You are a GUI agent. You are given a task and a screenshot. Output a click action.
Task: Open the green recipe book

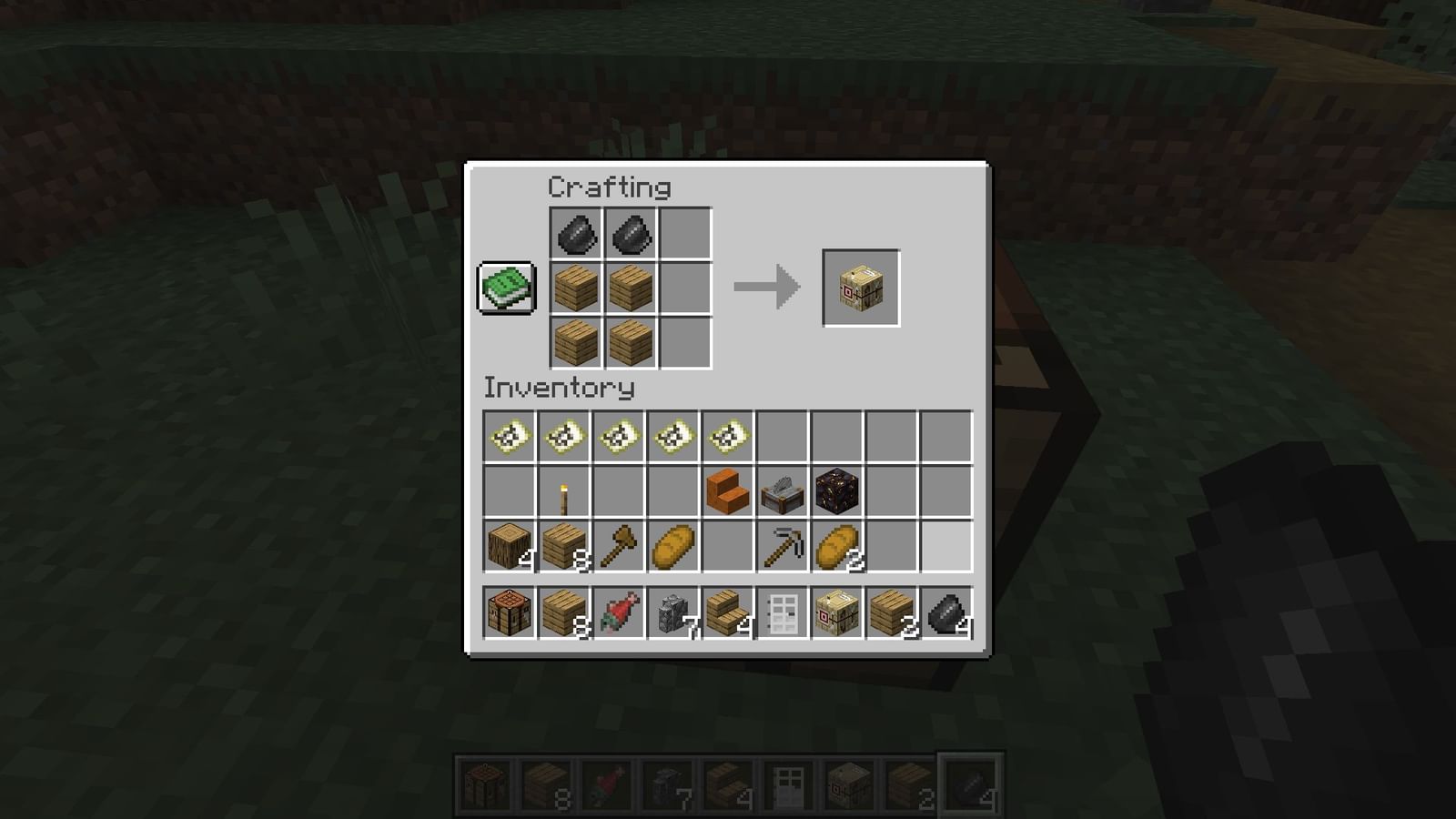505,287
